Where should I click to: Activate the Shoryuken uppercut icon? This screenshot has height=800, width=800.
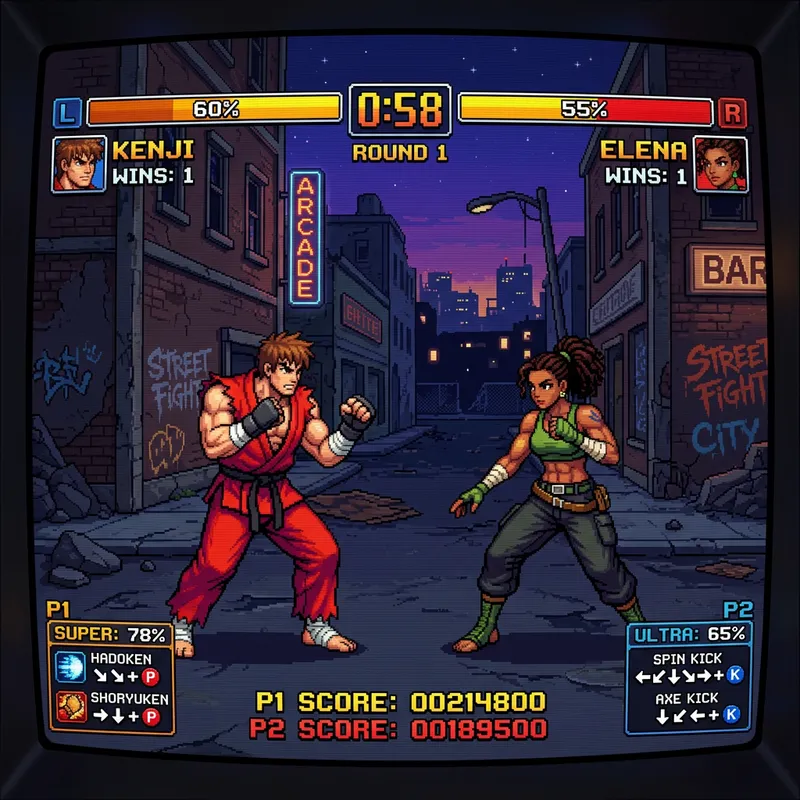pos(68,708)
